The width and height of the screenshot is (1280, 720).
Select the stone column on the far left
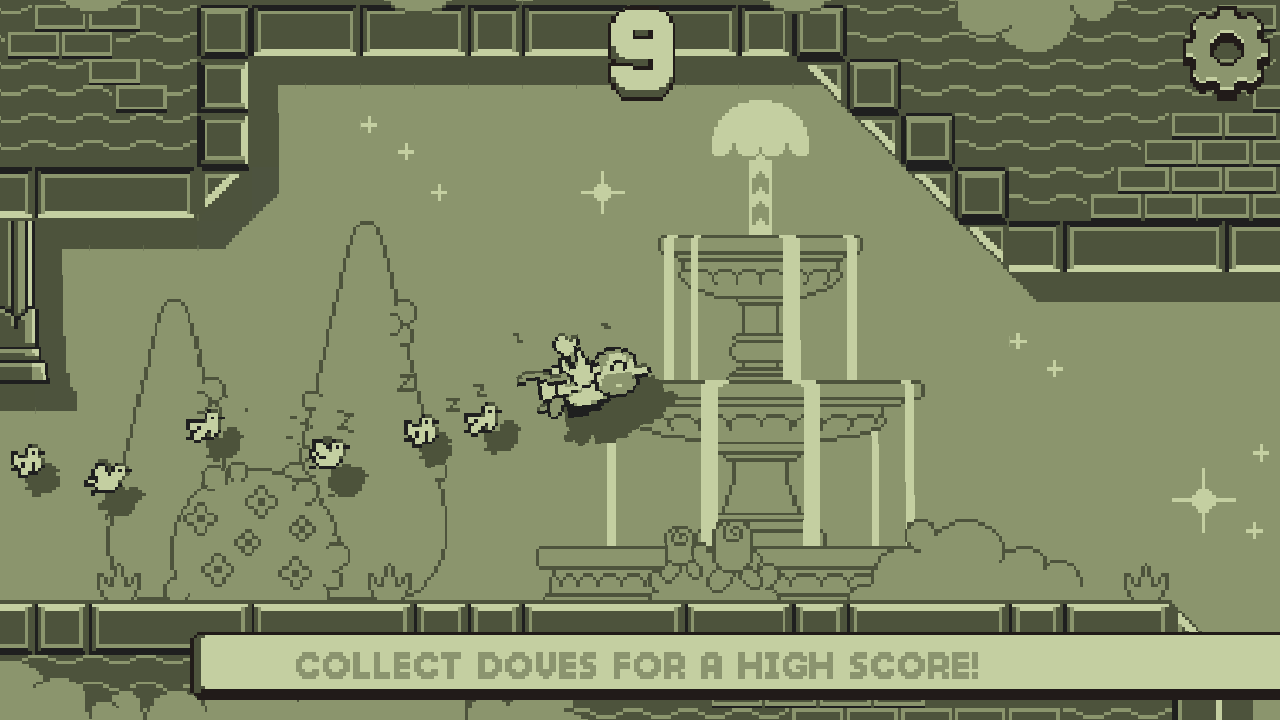point(20,280)
